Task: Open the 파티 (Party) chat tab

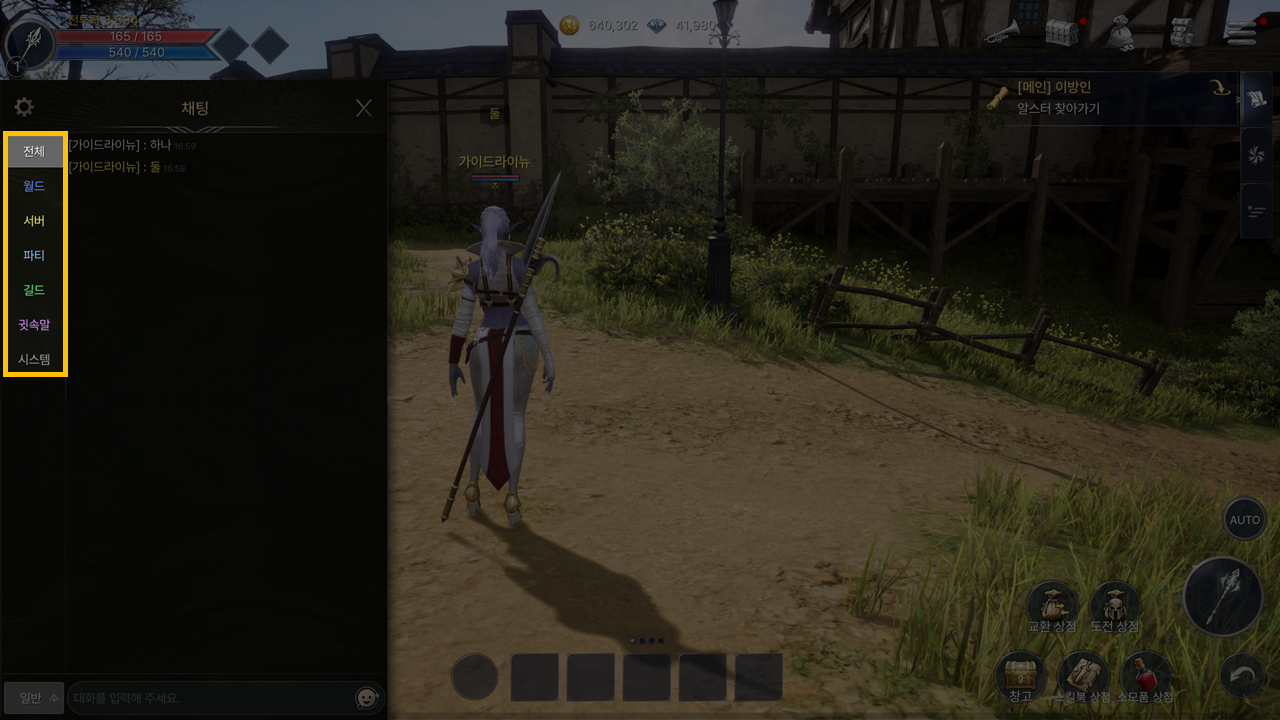Action: coord(35,255)
